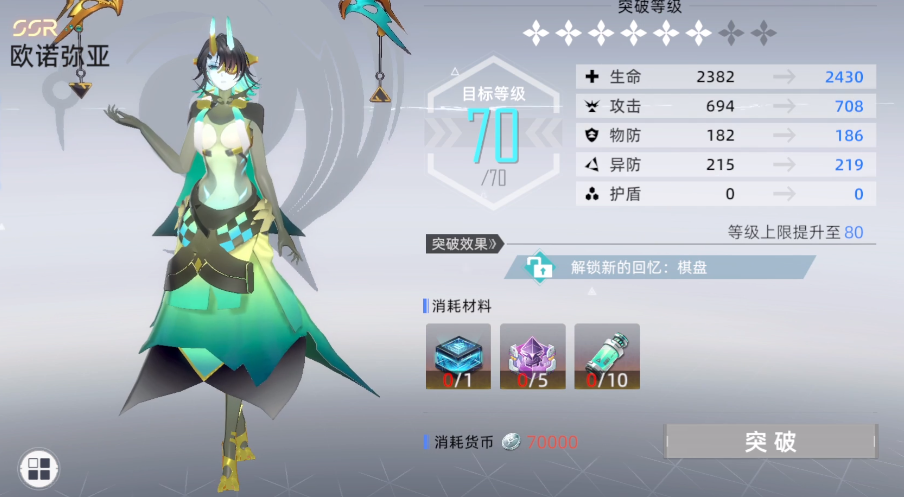View the unlocked memory 棋盘 reward
This screenshot has width=904, height=497.
click(660, 267)
